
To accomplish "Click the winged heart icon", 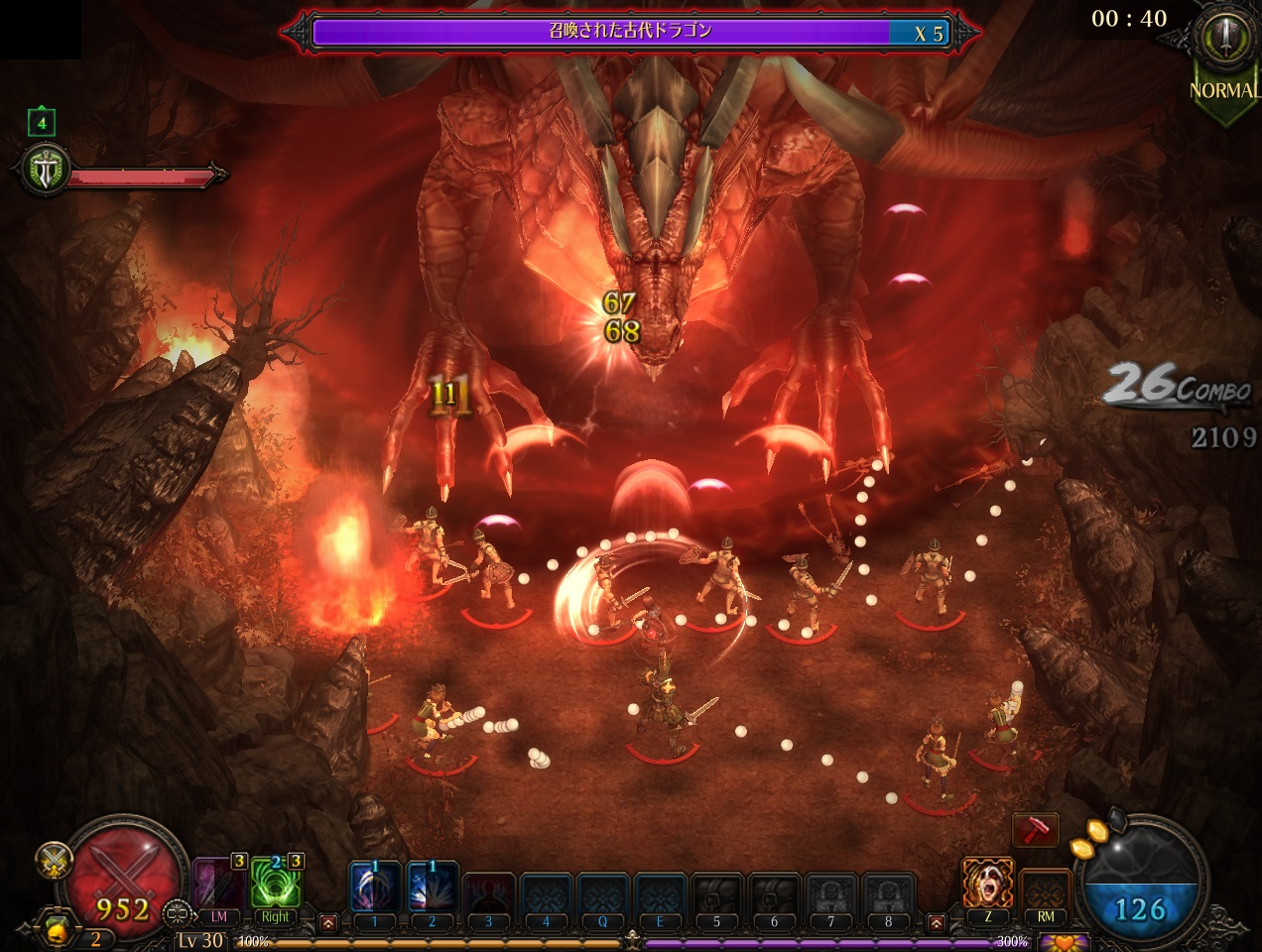I will (x=1063, y=942).
